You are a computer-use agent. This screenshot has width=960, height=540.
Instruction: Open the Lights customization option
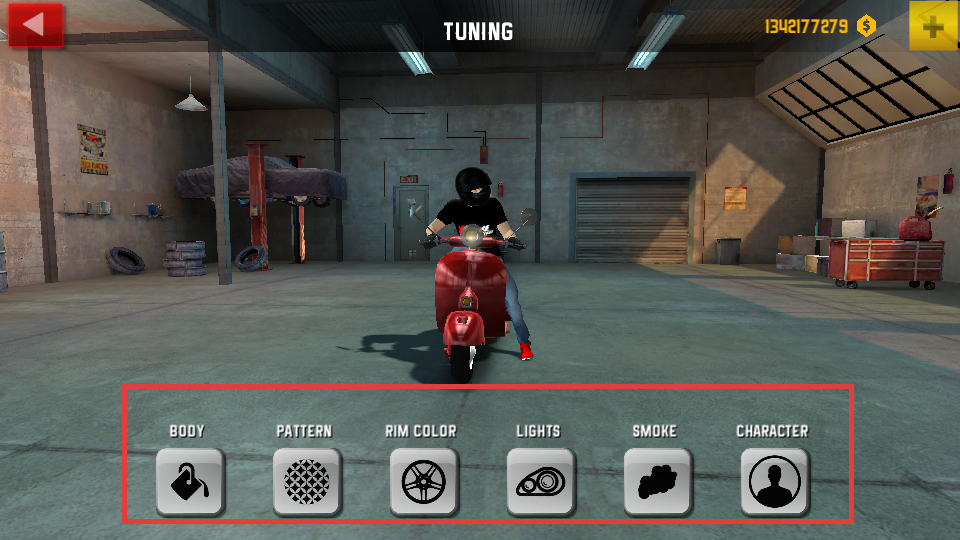[x=540, y=481]
